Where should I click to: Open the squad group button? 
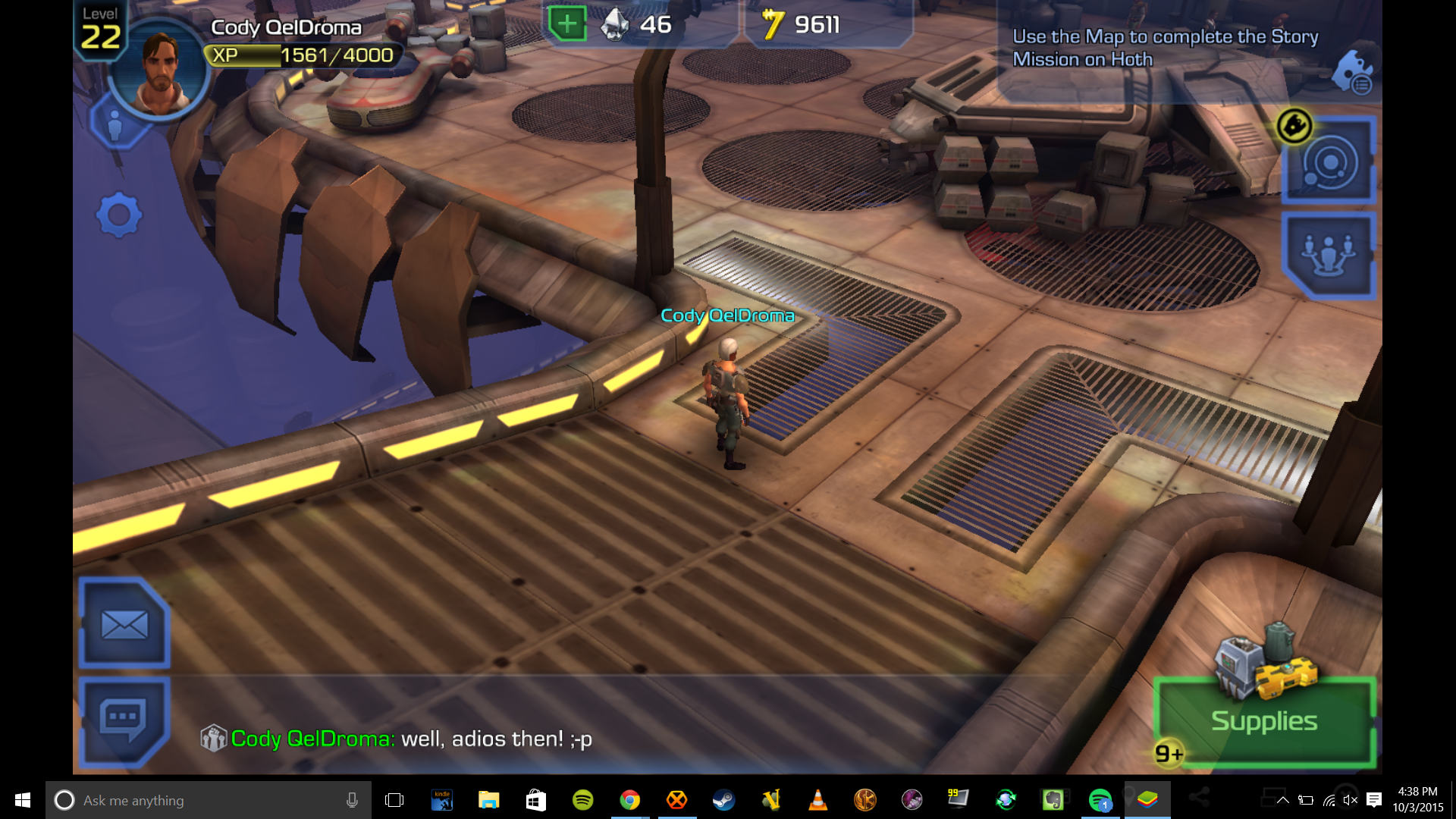point(1329,255)
